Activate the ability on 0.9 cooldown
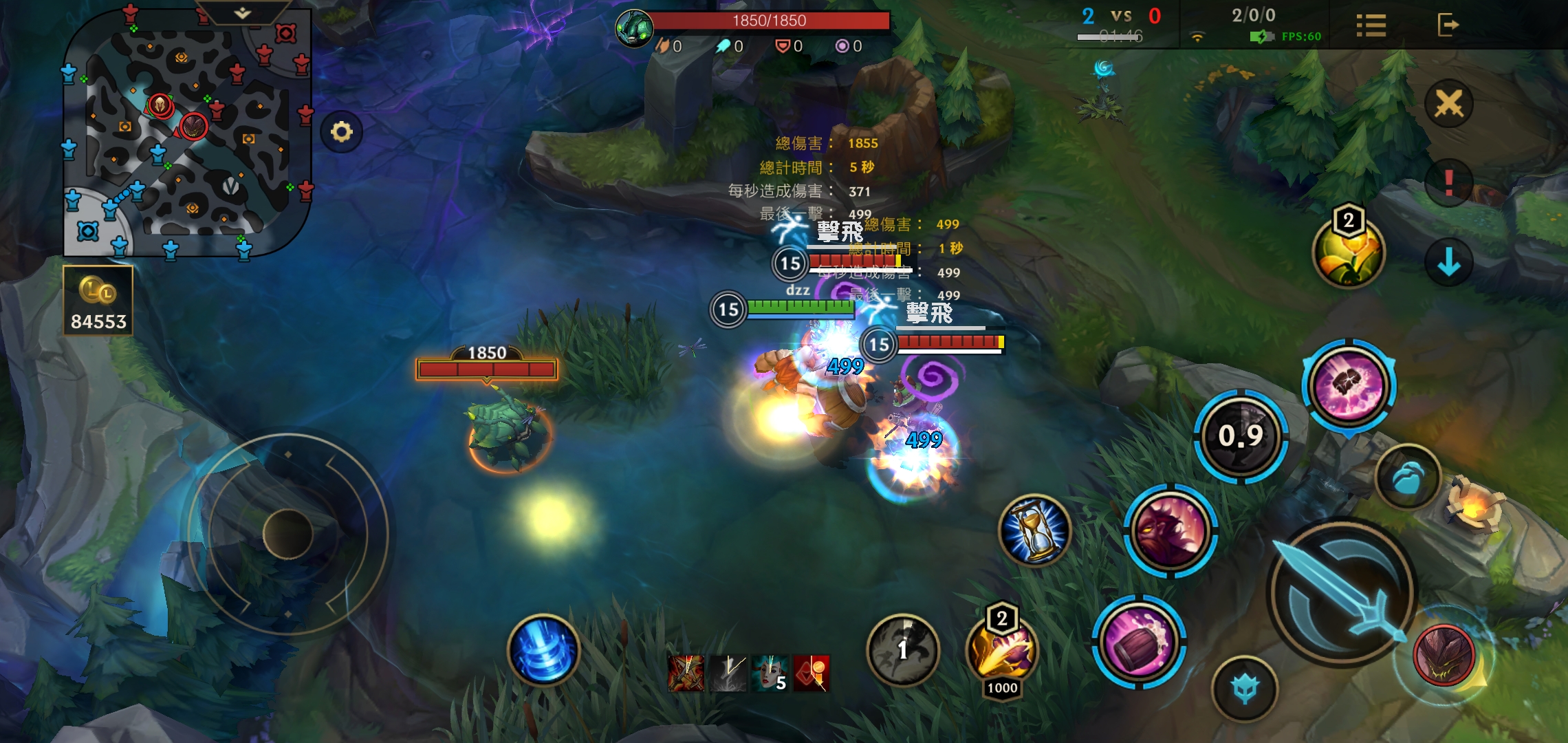 (1241, 436)
